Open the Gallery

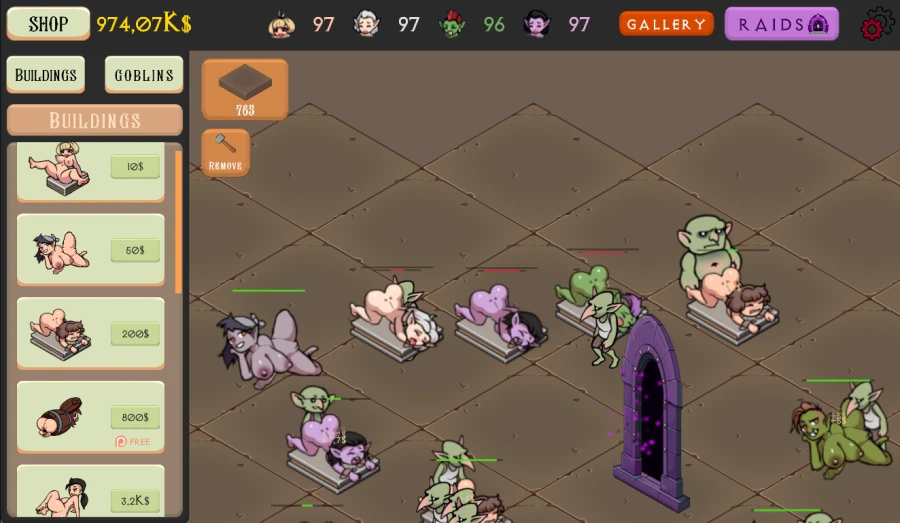[666, 24]
